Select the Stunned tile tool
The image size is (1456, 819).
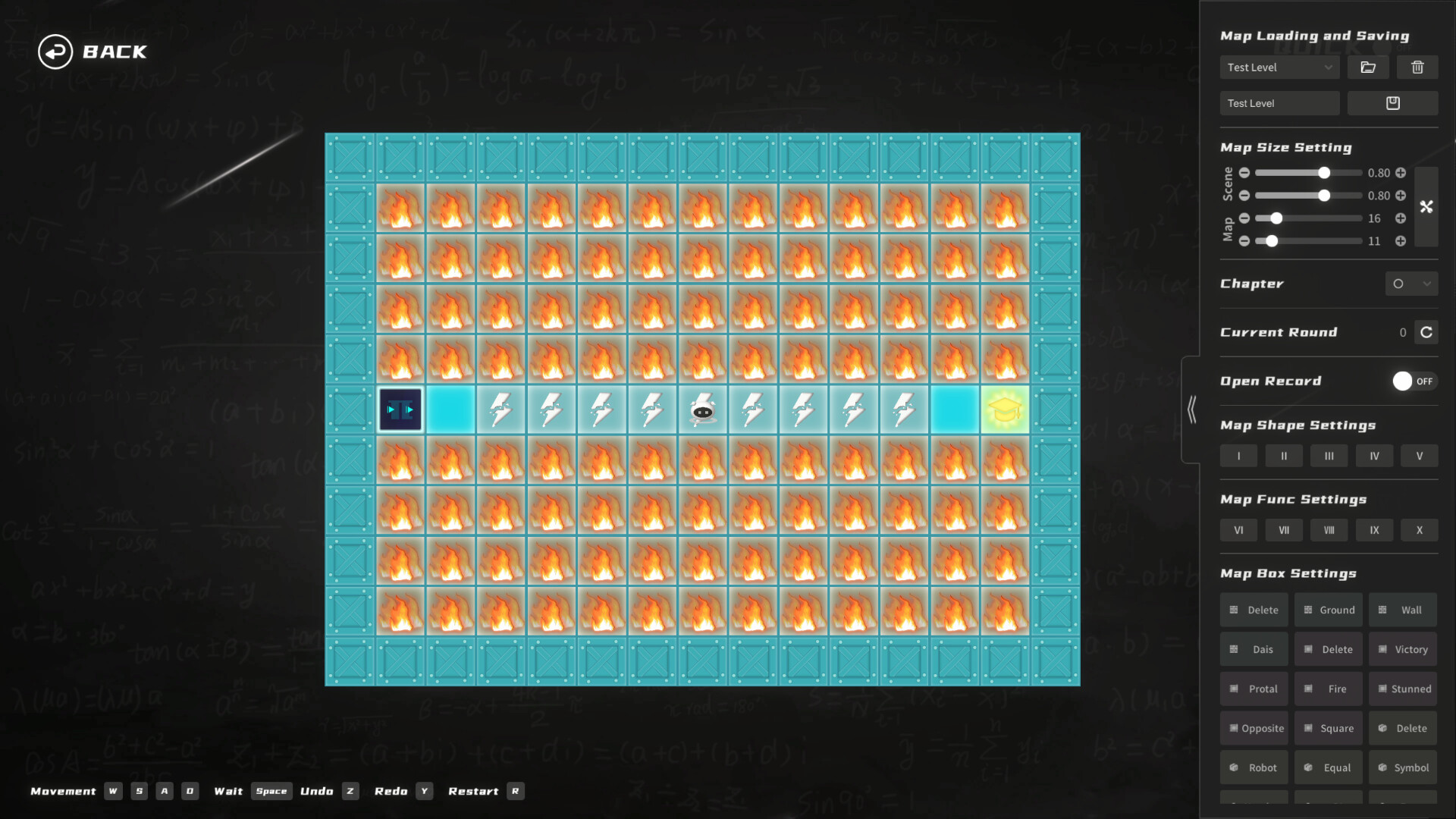(x=1403, y=689)
